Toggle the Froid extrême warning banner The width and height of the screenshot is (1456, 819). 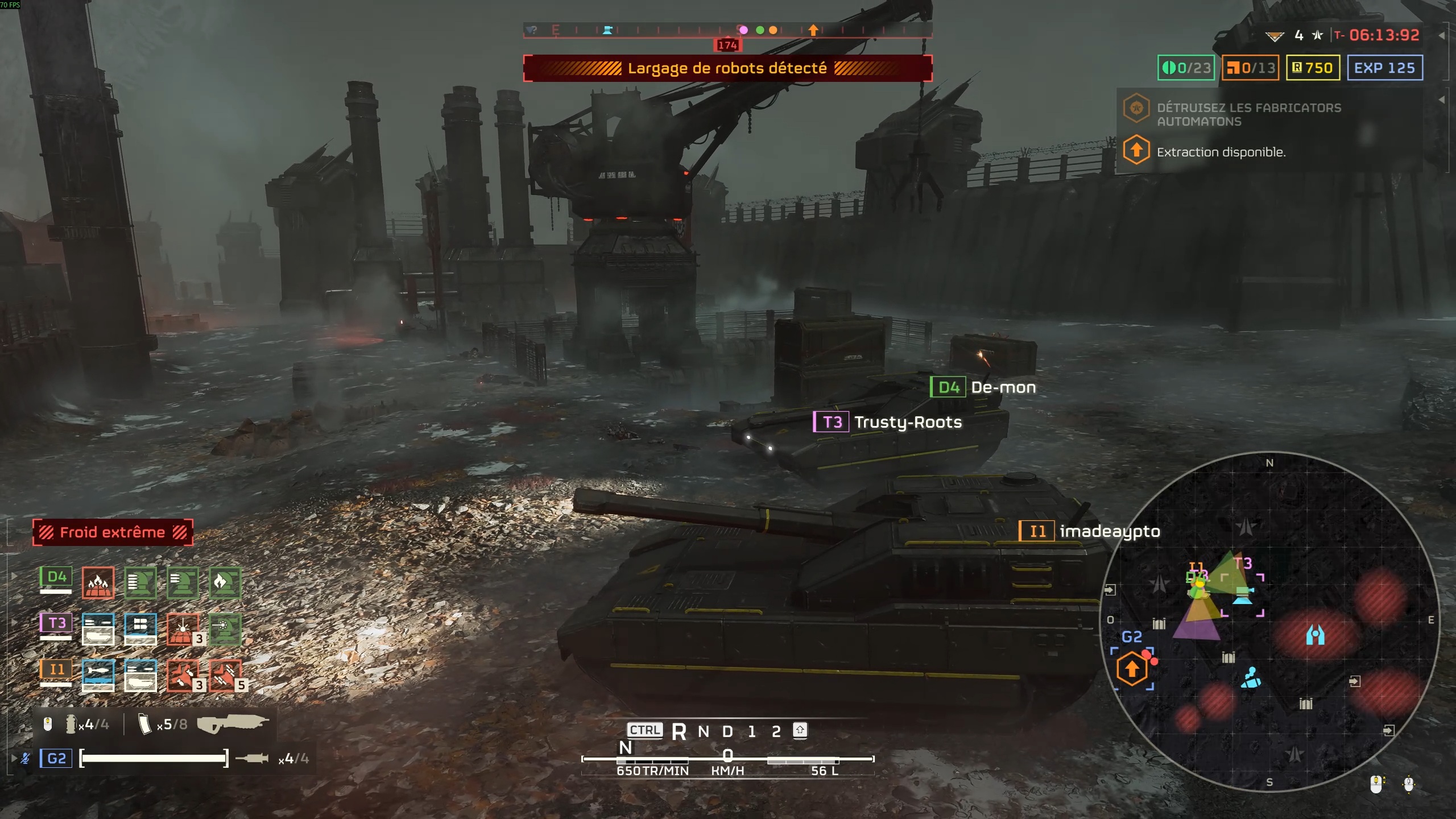112,532
